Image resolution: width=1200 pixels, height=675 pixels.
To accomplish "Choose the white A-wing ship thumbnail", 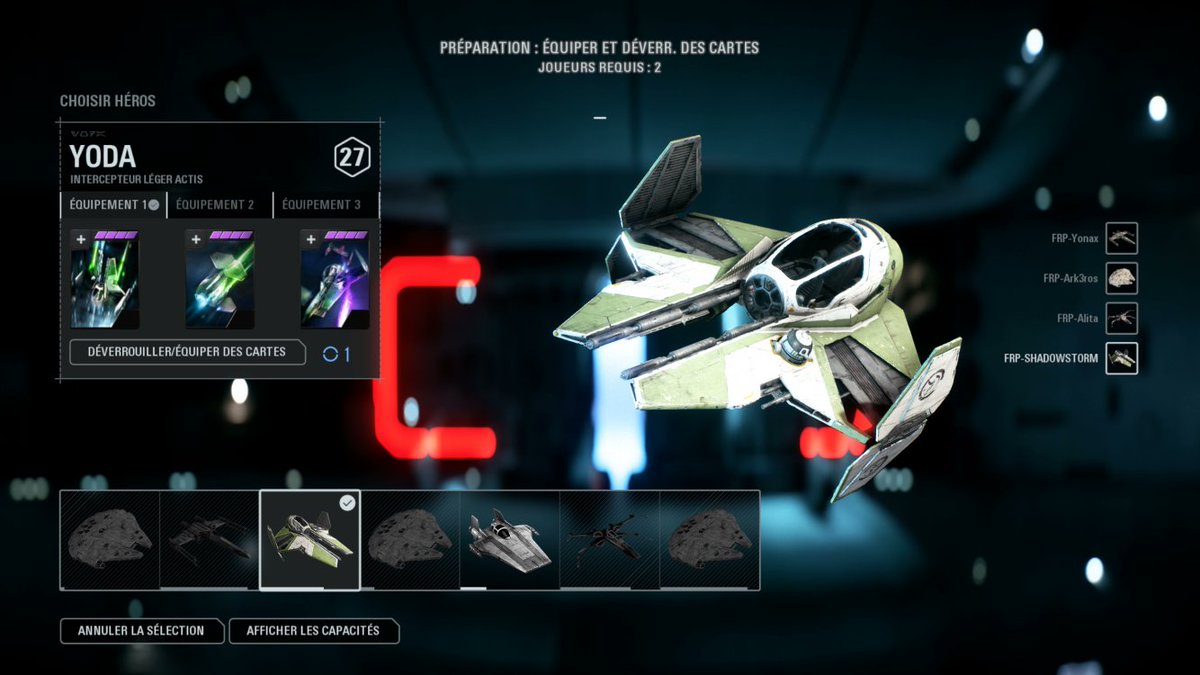I will pyautogui.click(x=510, y=540).
